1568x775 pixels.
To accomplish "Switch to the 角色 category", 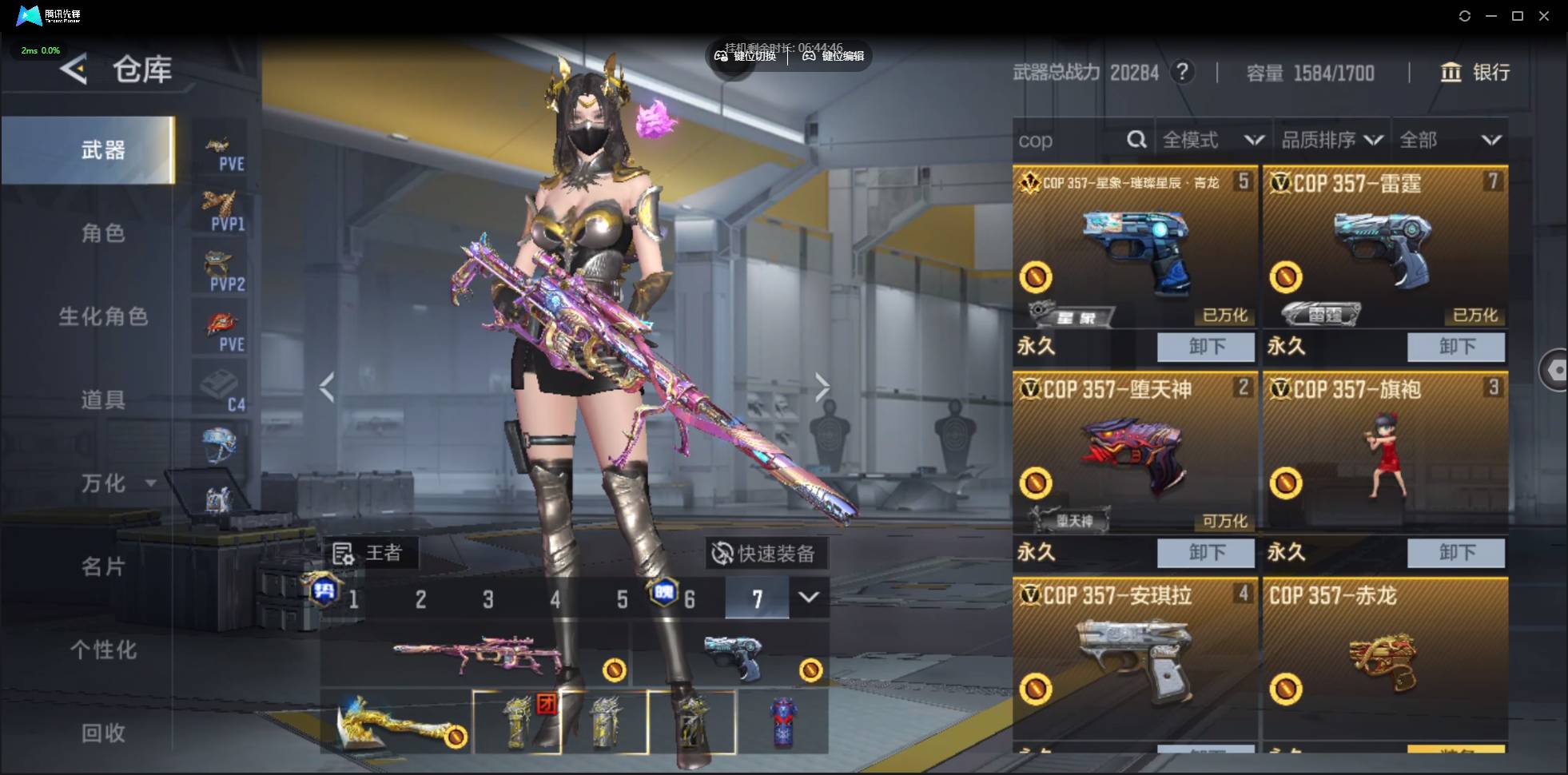I will 103,233.
